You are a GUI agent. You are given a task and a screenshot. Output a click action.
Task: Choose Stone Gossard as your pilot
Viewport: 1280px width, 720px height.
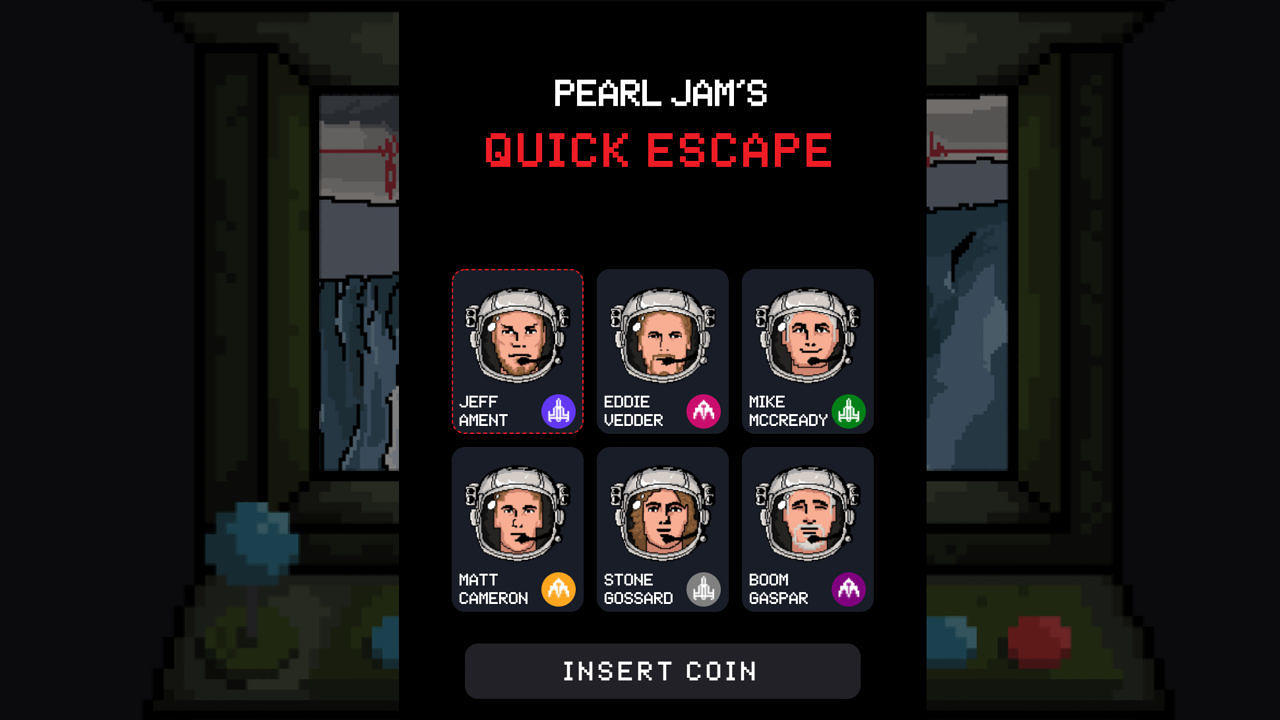662,528
